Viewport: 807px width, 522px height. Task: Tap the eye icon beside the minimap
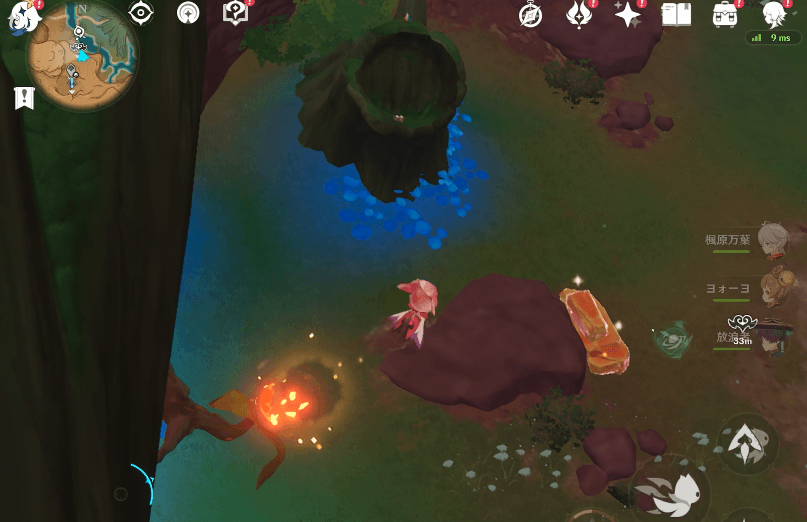(x=141, y=14)
